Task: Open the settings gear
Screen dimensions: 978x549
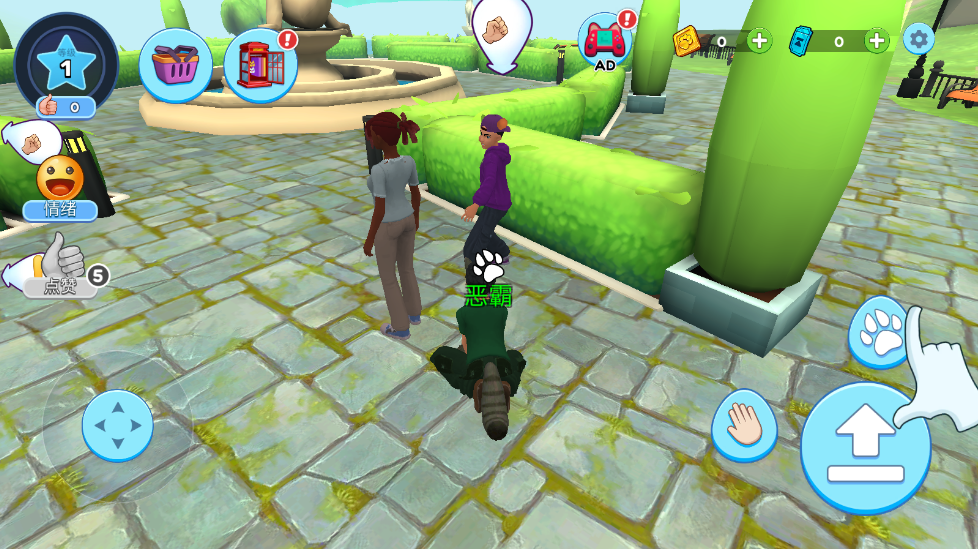Action: (918, 39)
